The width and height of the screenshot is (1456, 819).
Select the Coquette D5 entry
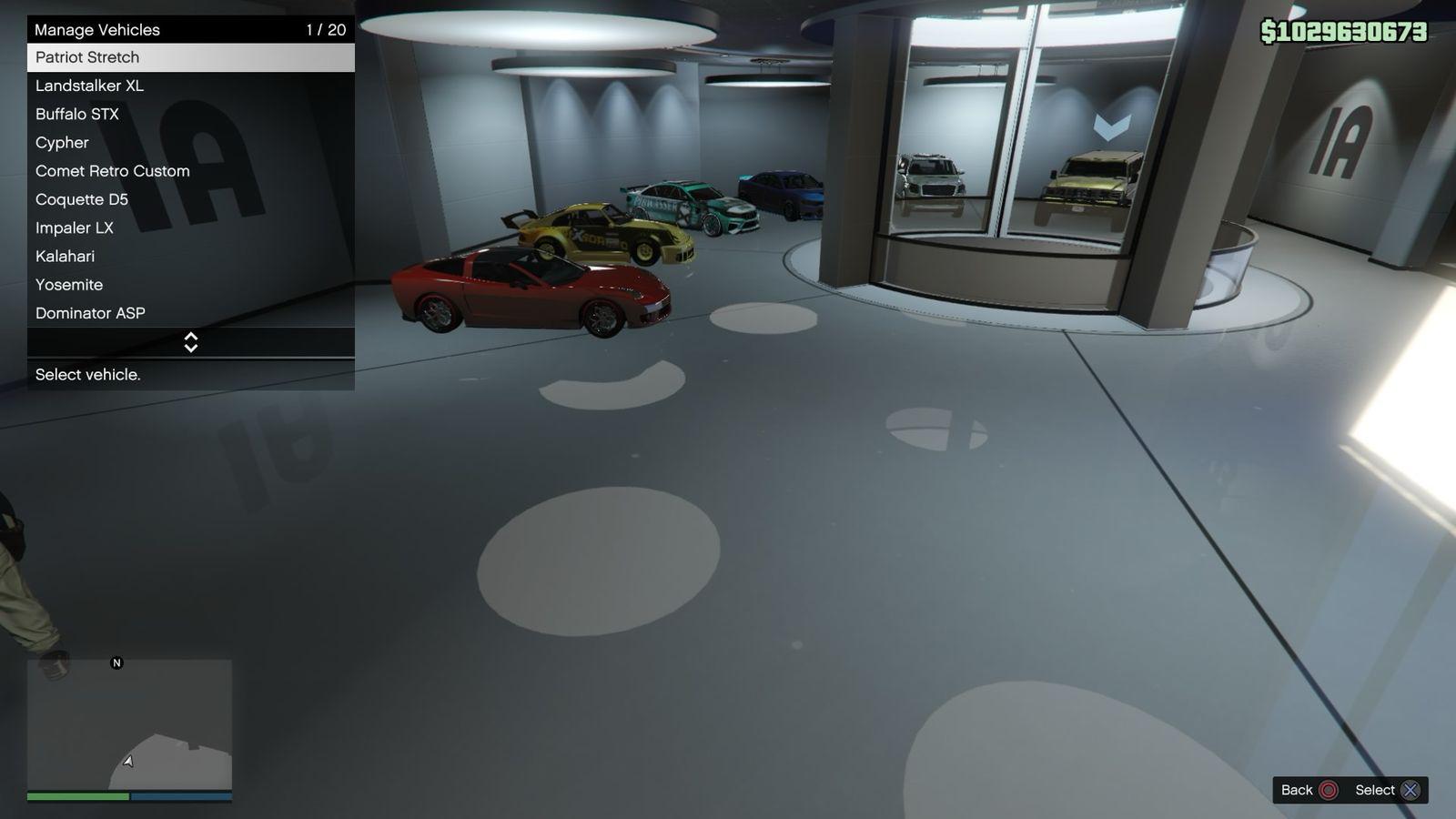[190, 199]
